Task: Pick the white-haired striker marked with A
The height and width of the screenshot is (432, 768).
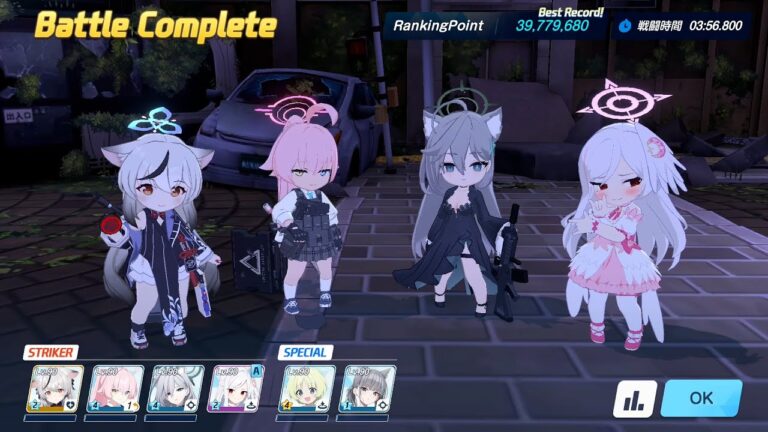Action: 235,388
